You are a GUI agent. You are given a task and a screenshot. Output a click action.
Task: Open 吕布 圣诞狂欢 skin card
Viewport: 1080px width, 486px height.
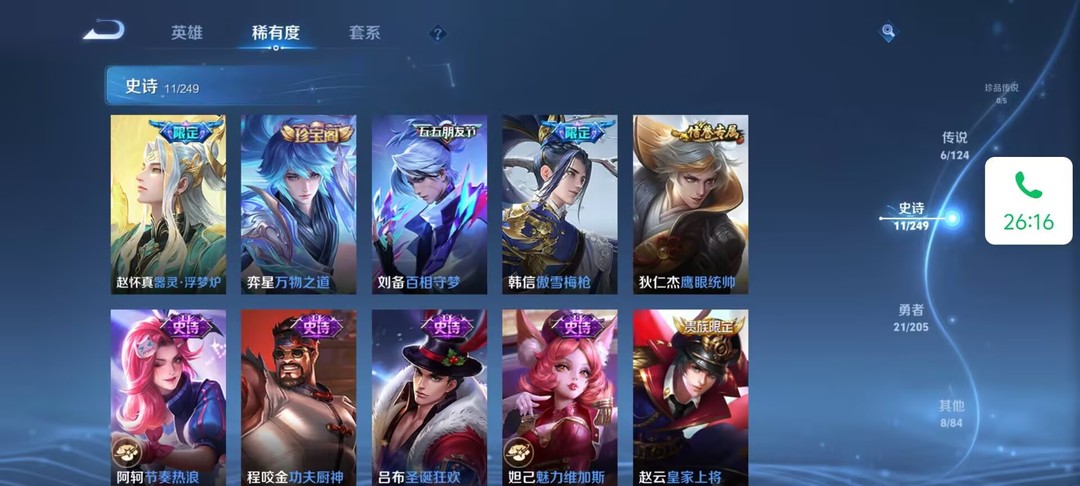[x=429, y=397]
